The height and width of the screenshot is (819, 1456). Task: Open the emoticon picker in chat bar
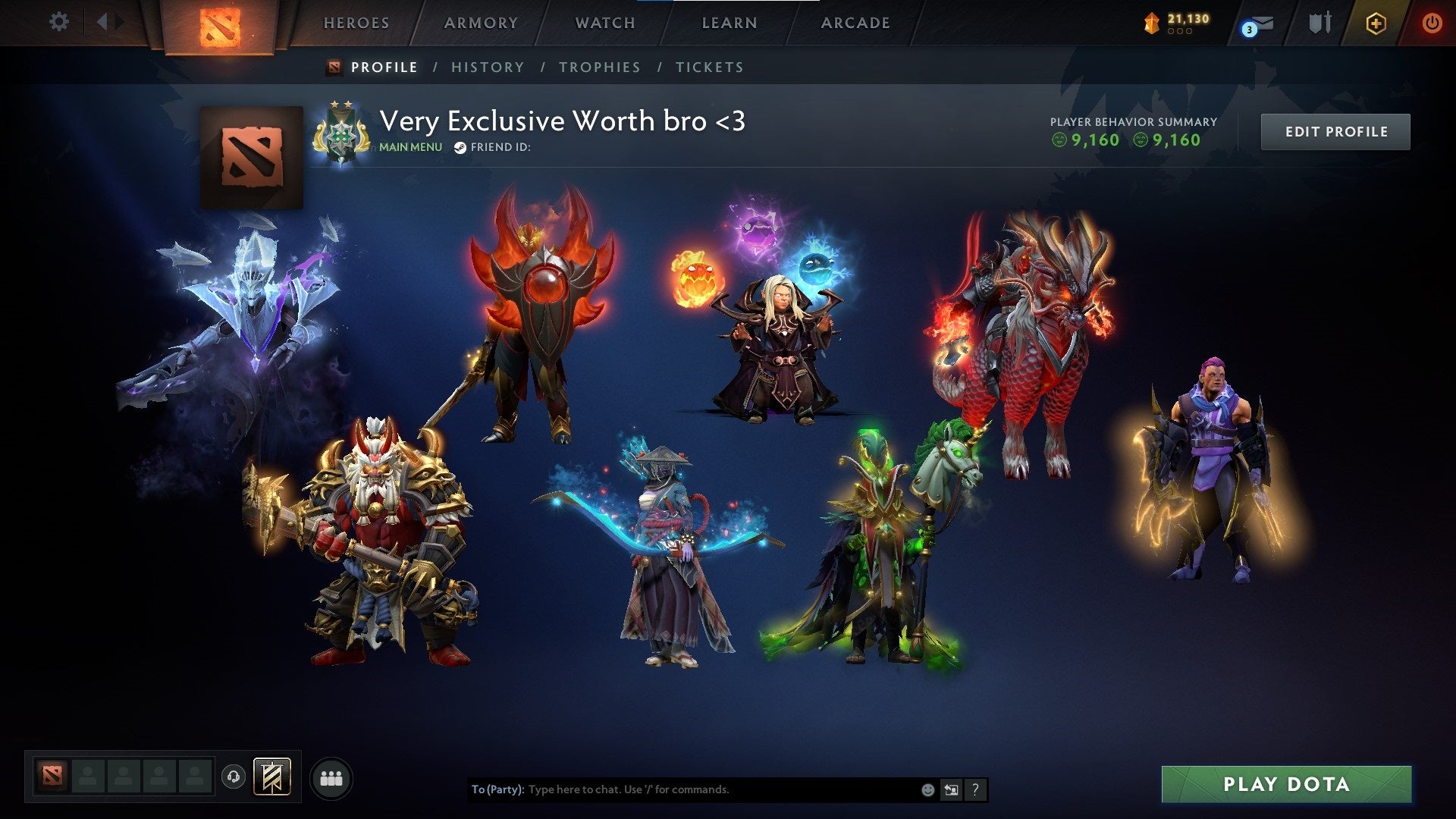point(927,789)
